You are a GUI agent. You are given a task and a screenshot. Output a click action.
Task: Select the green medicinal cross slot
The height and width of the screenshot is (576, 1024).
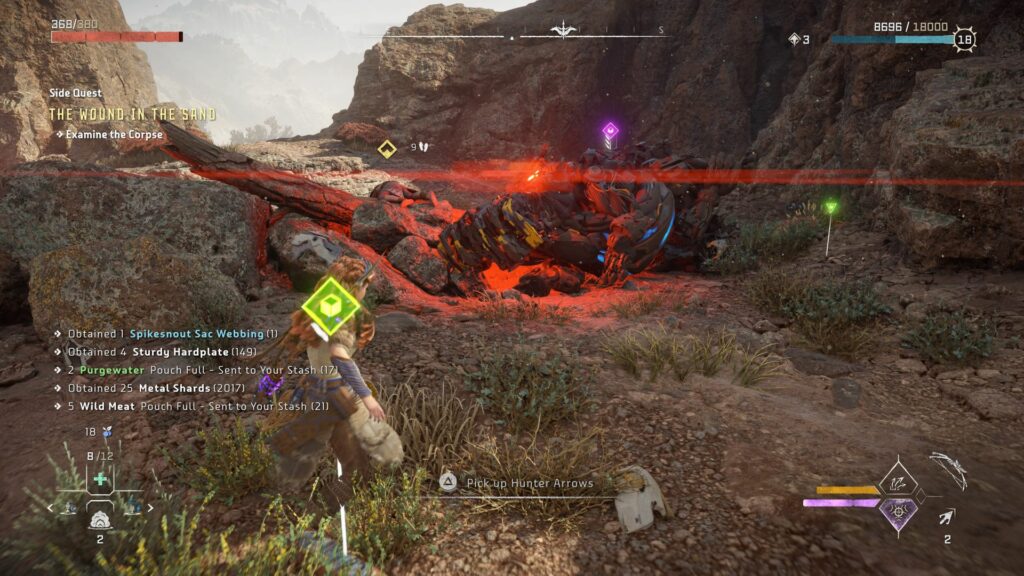[100, 479]
